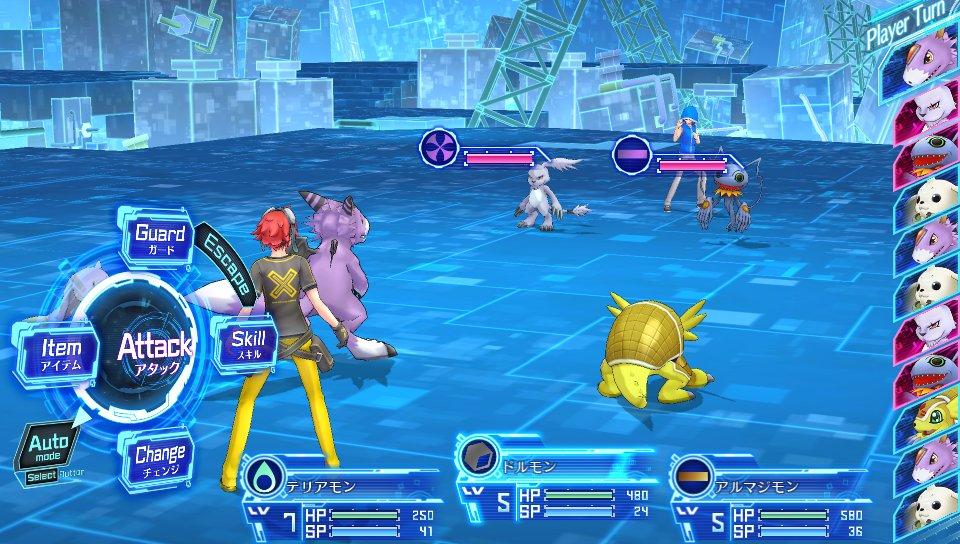Image resolution: width=960 pixels, height=544 pixels.
Task: Choose the Change command
Action: pyautogui.click(x=160, y=461)
